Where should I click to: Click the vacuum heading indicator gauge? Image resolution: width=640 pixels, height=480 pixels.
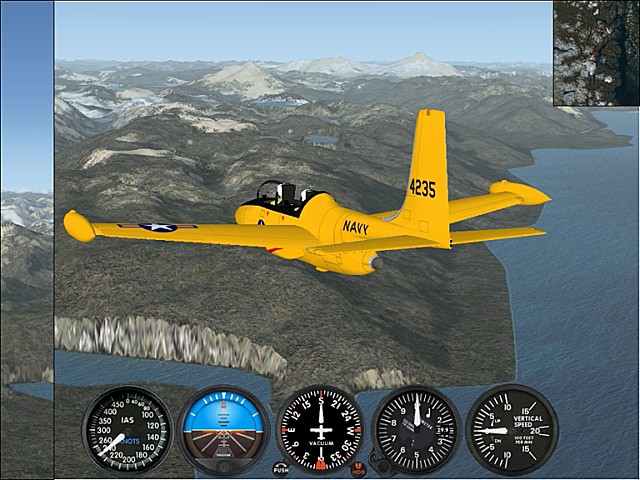coord(320,430)
